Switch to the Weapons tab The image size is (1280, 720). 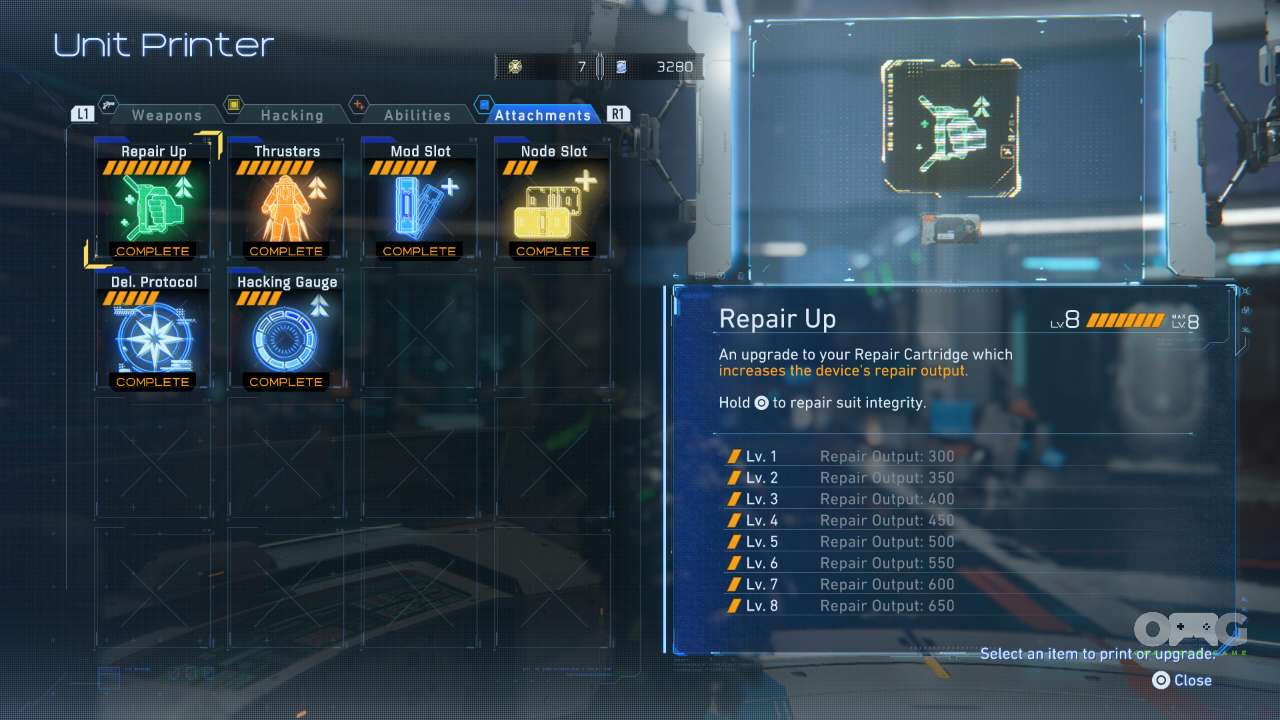(x=165, y=115)
